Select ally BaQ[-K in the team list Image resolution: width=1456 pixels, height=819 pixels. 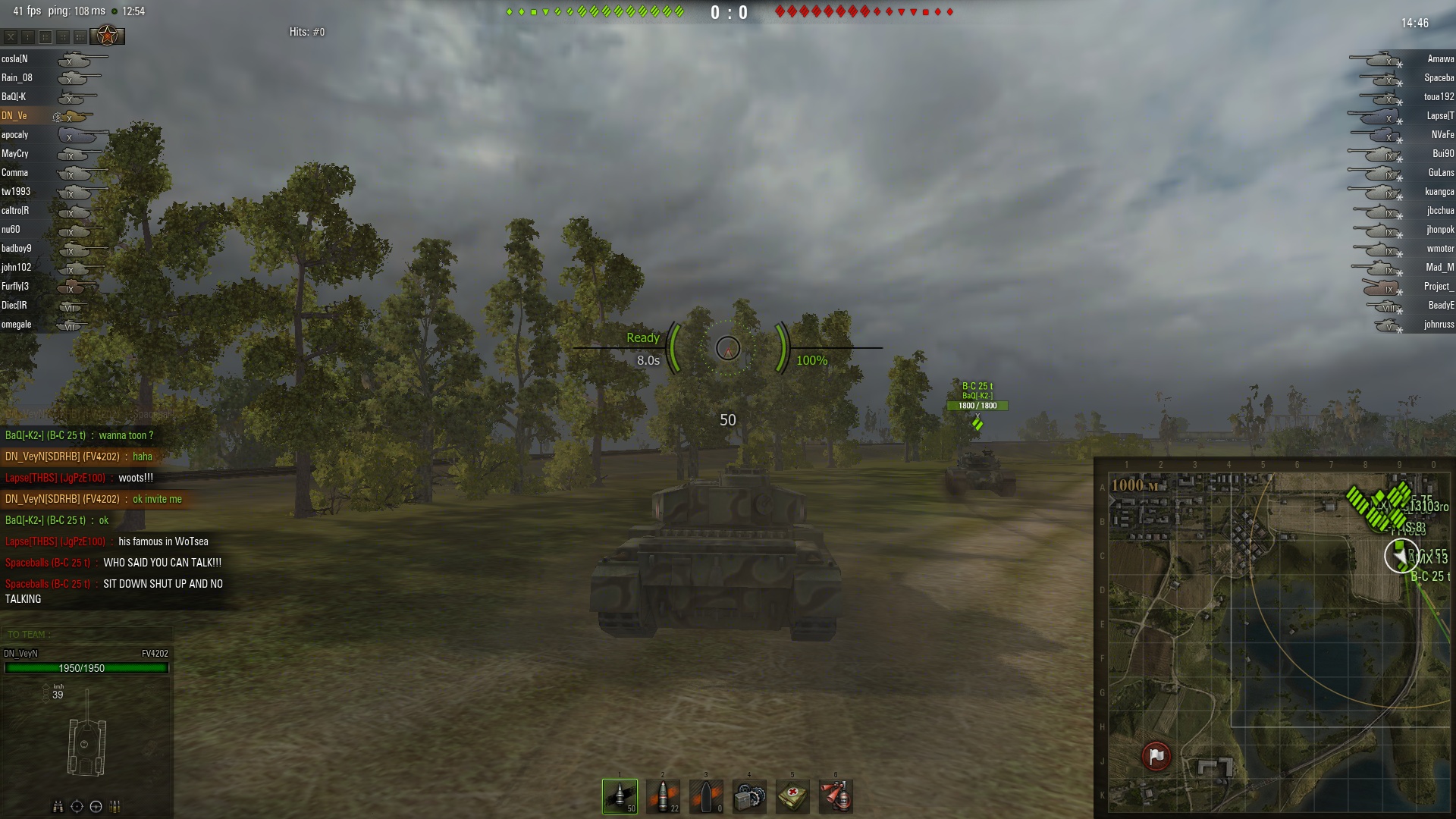[x=14, y=97]
